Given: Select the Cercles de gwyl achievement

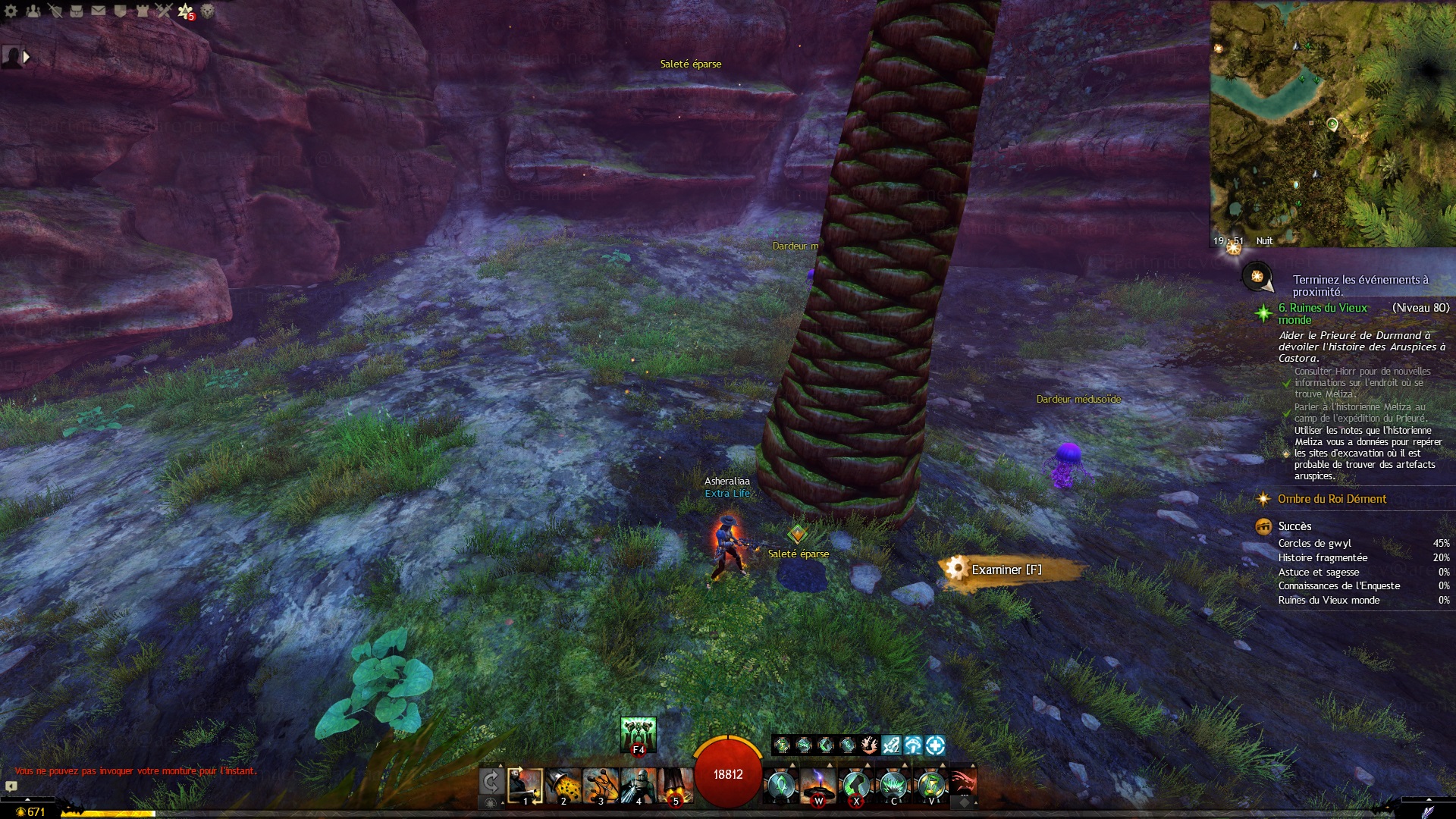Looking at the screenshot, I should [x=1314, y=543].
